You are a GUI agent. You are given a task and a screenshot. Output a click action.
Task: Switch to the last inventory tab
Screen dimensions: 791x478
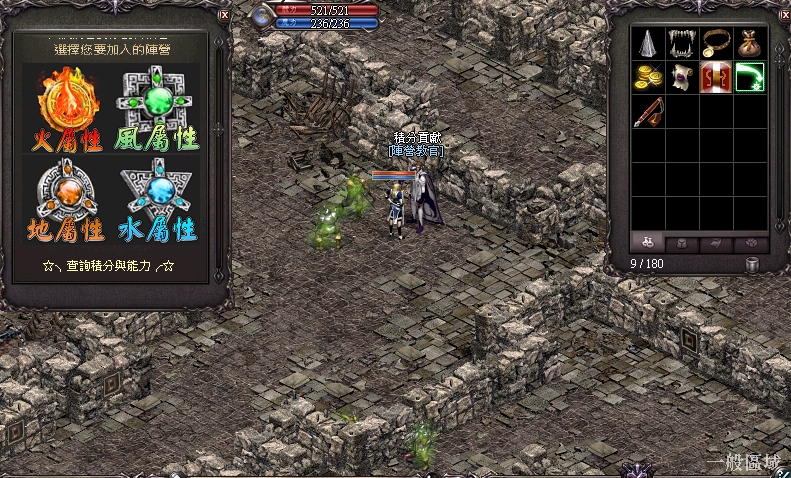750,242
